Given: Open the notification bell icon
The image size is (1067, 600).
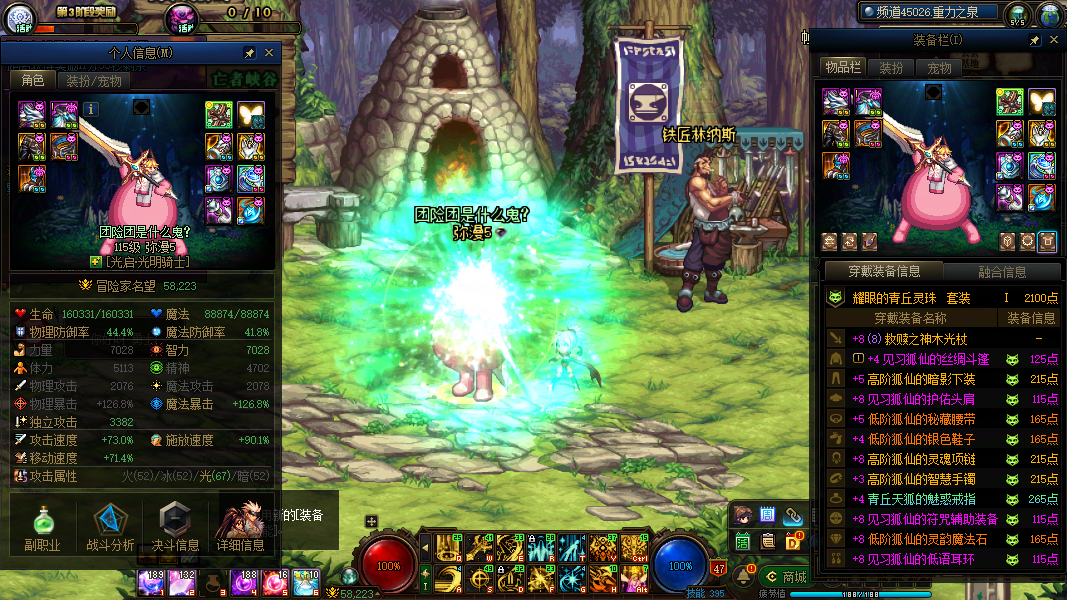Looking at the screenshot, I should point(743,574).
